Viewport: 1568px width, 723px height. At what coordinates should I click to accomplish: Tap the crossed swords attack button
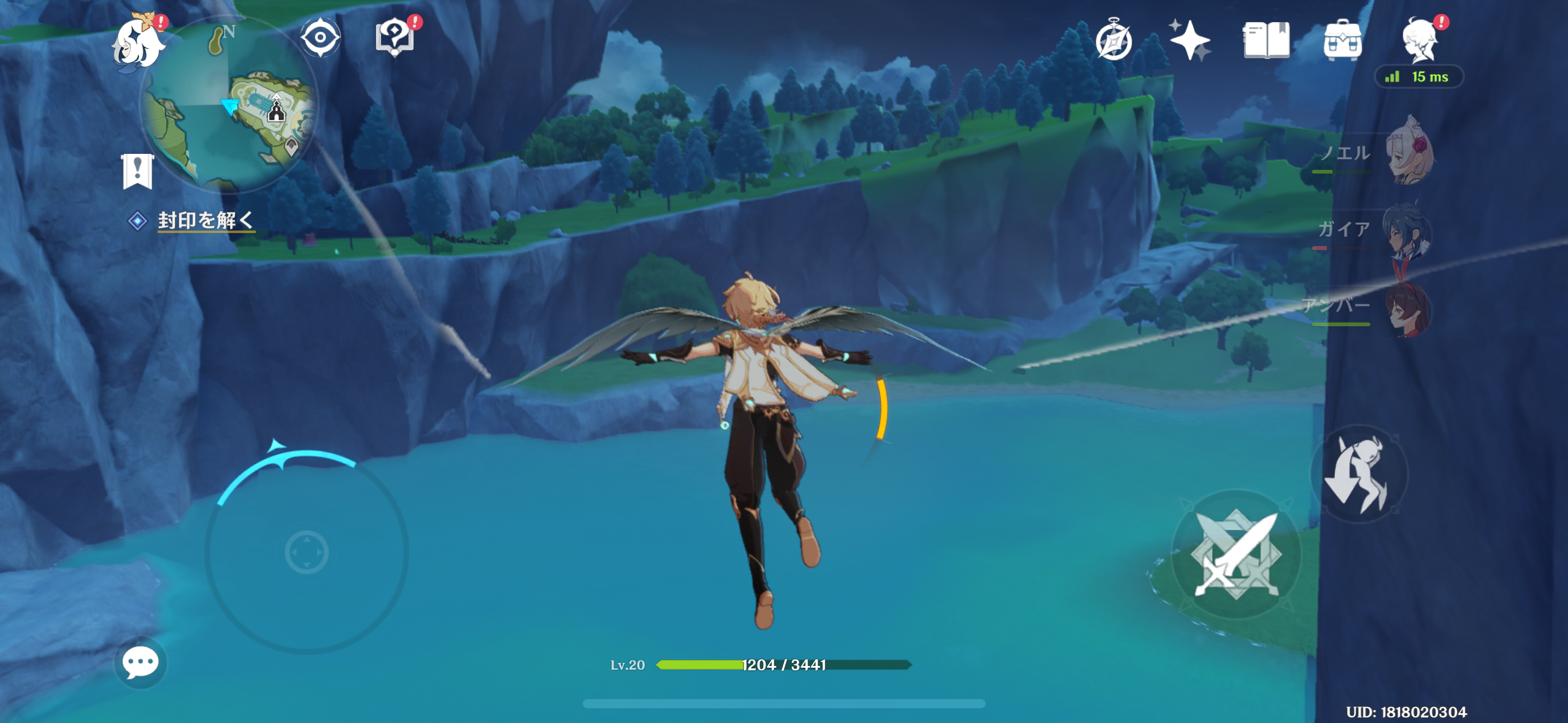coord(1236,554)
